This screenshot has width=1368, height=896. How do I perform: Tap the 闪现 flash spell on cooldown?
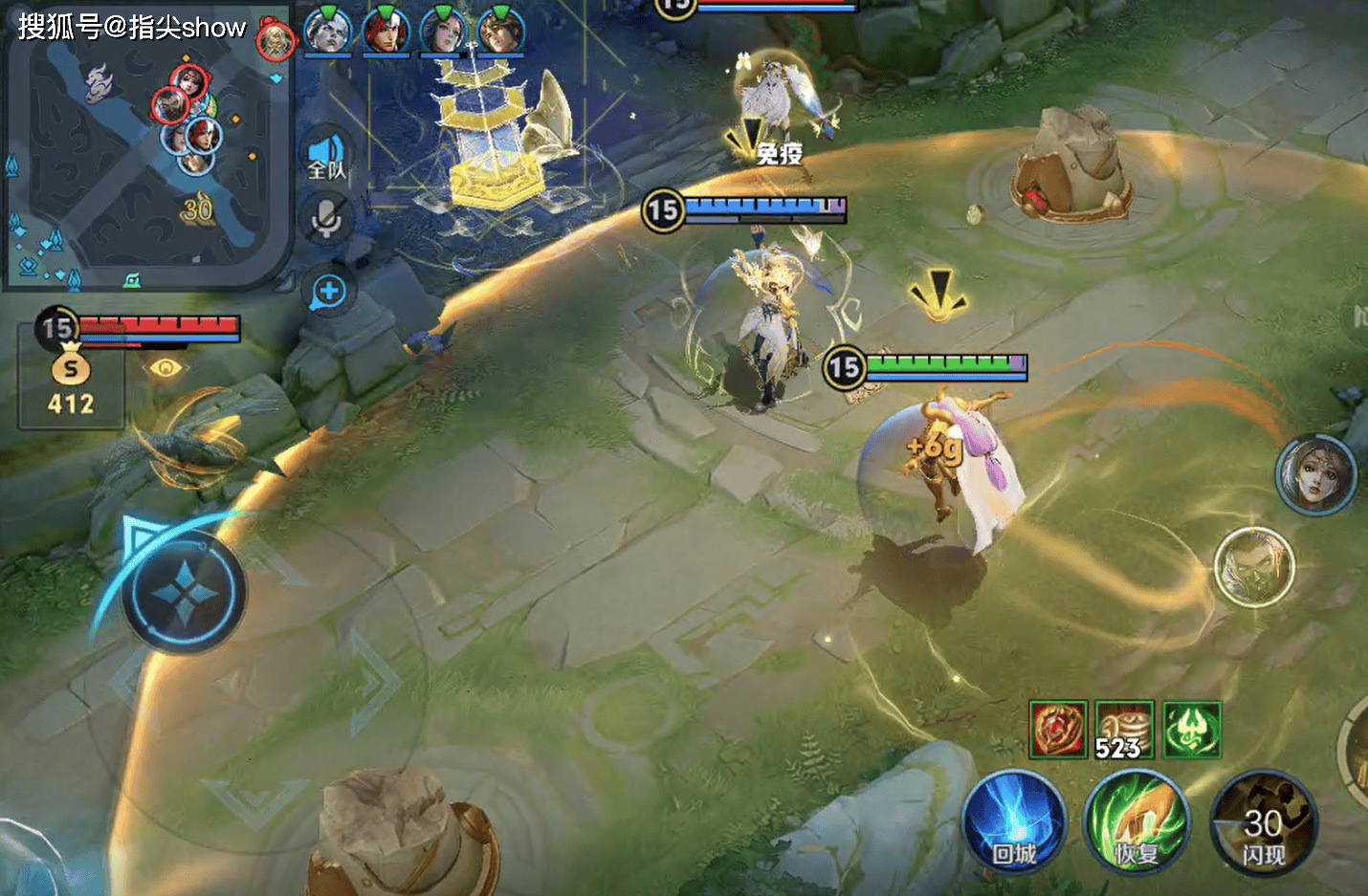point(1263,824)
